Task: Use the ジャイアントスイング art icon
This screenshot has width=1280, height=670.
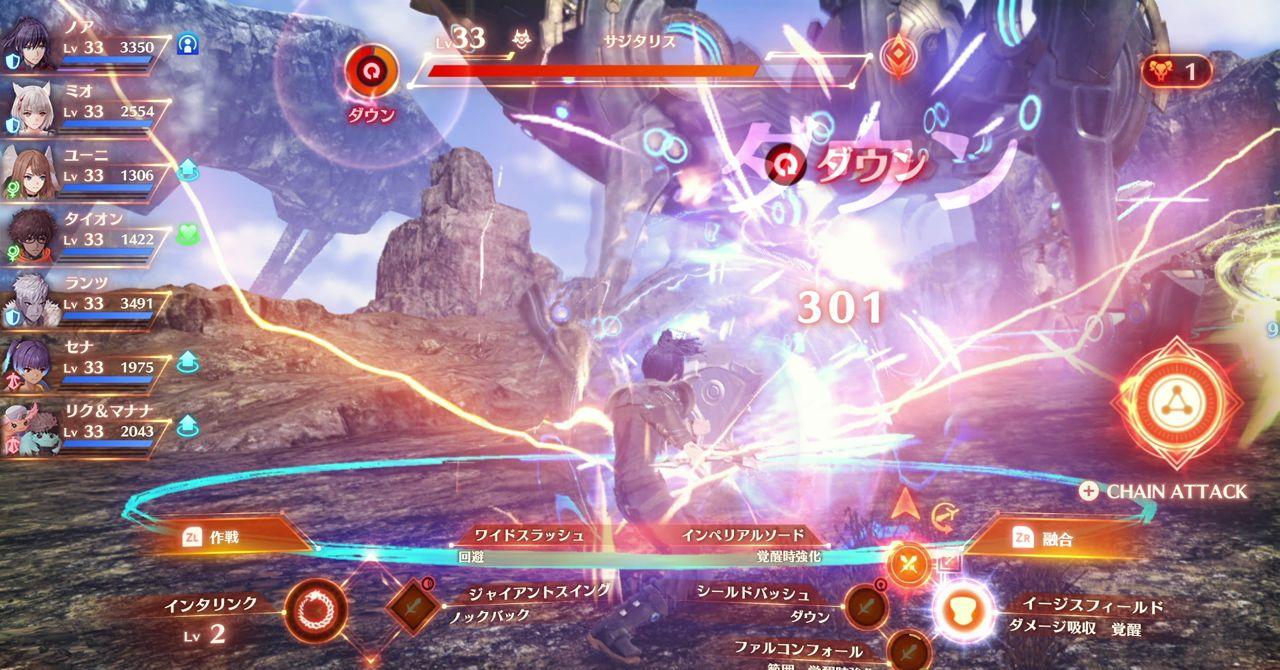Action: pos(413,606)
